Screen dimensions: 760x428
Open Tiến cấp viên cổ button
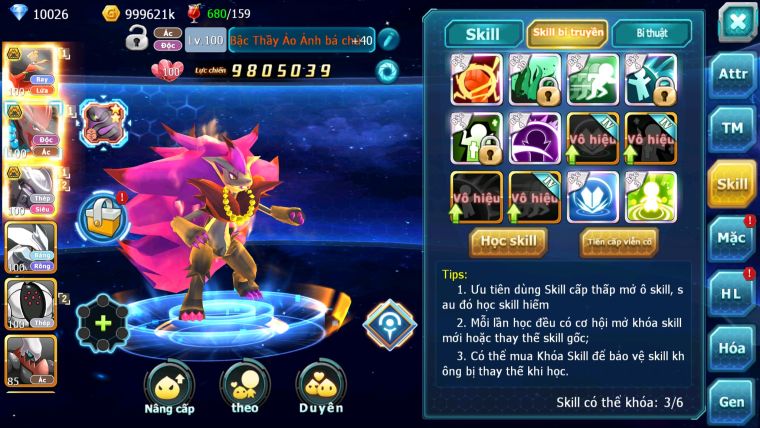pyautogui.click(x=618, y=241)
